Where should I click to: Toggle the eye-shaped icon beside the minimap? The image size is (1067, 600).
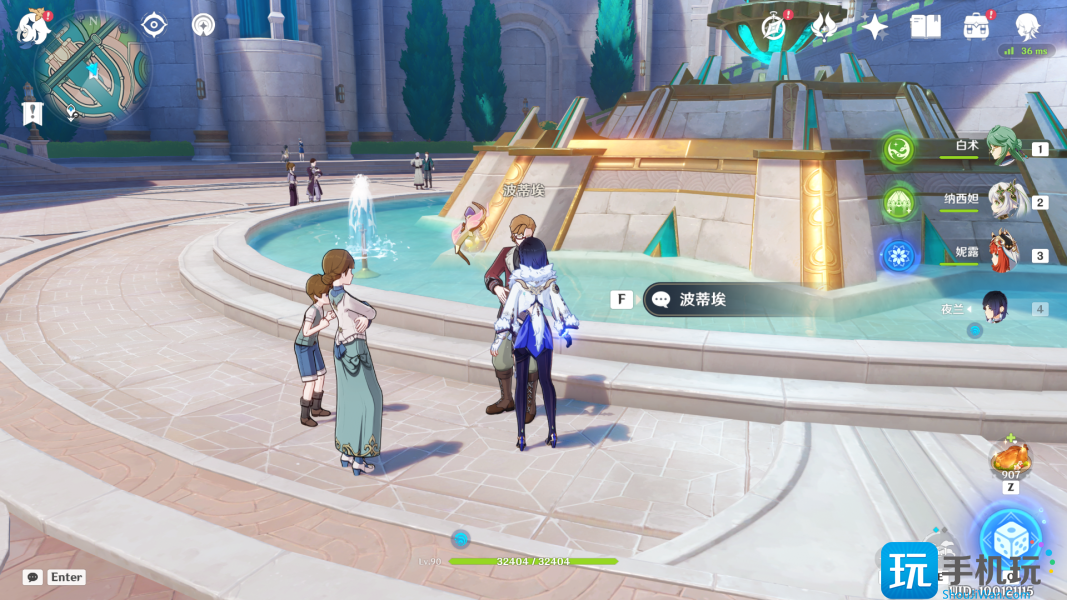154,25
